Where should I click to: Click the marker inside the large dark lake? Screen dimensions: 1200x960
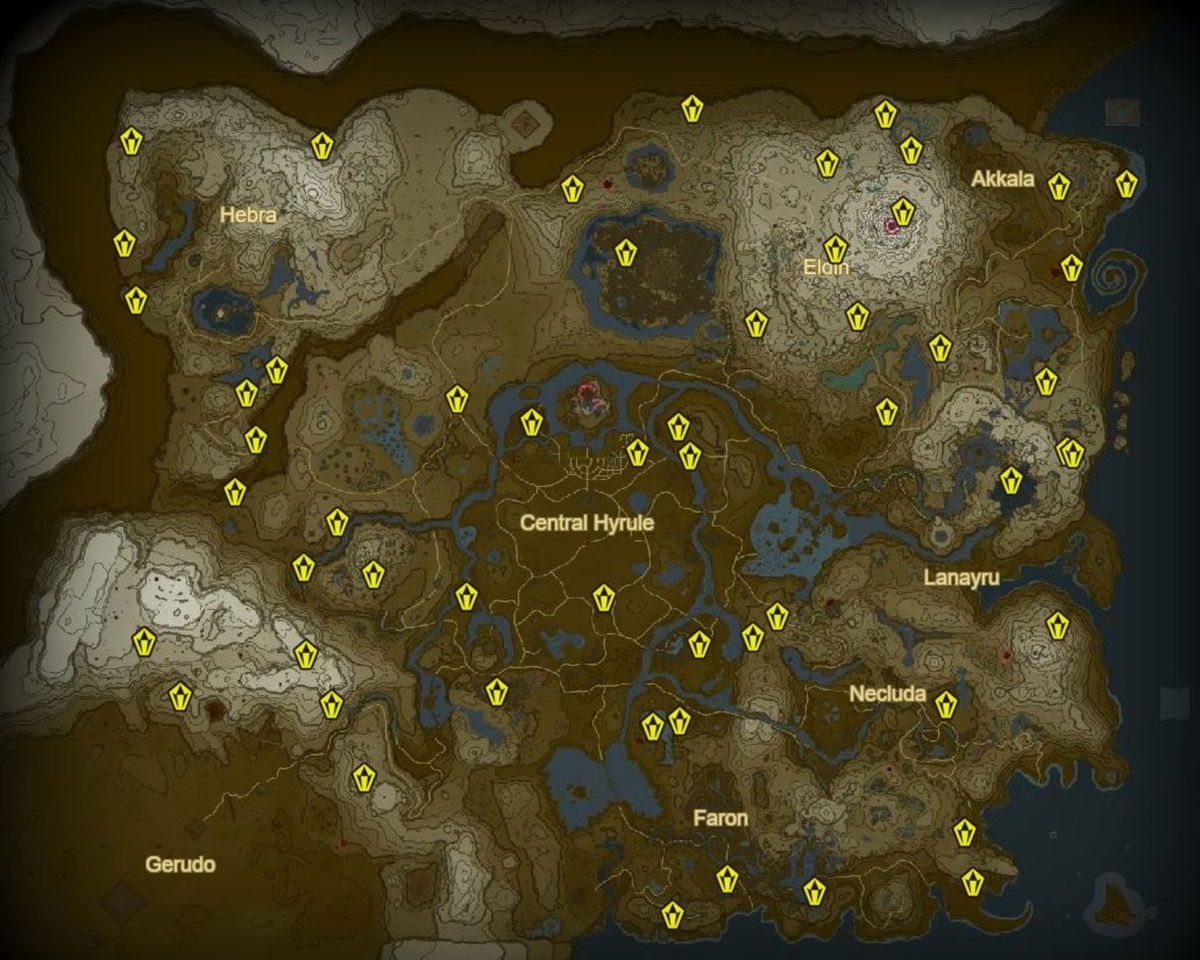point(626,253)
